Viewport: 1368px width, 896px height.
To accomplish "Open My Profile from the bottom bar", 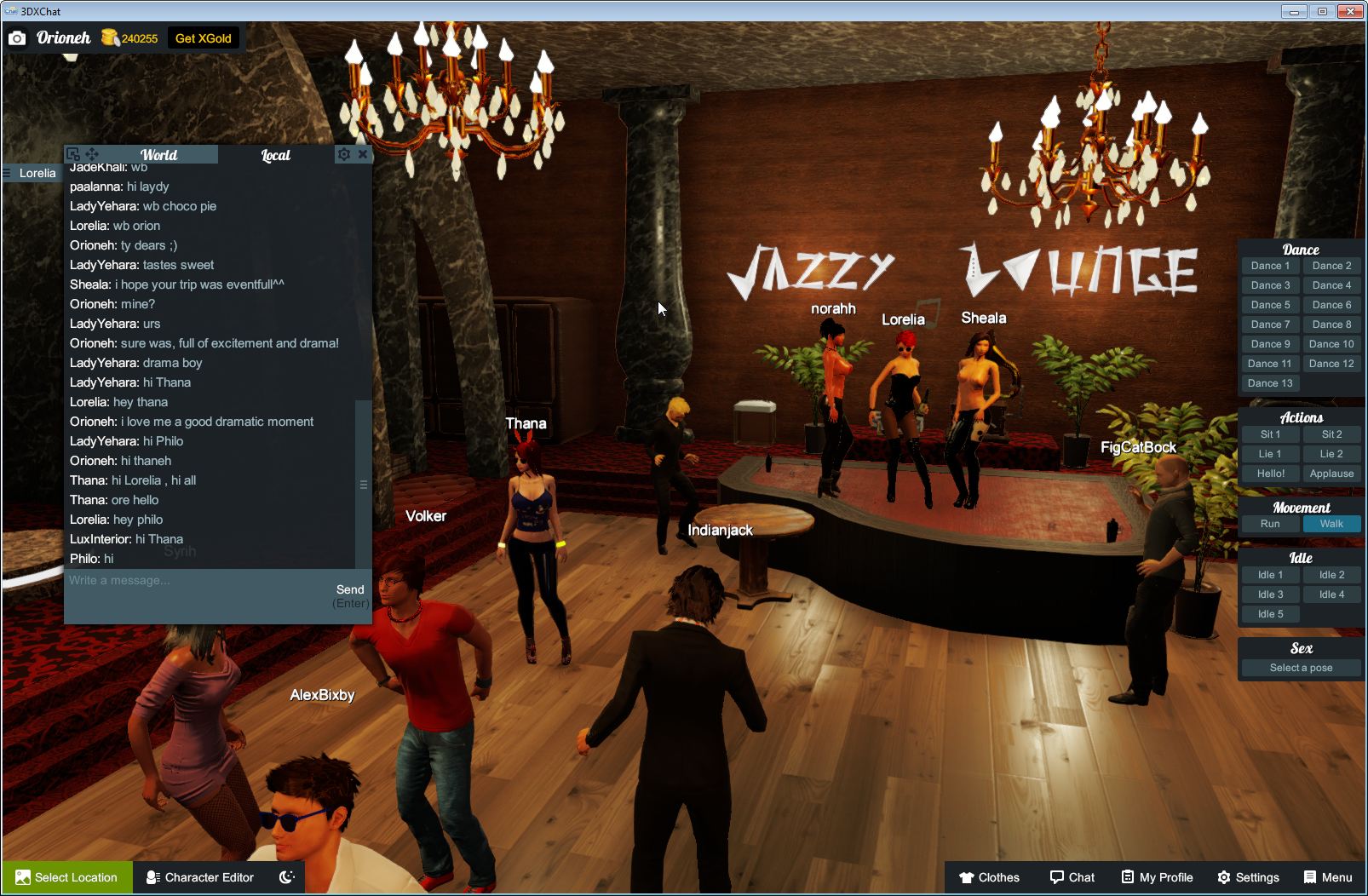I will tap(1156, 877).
